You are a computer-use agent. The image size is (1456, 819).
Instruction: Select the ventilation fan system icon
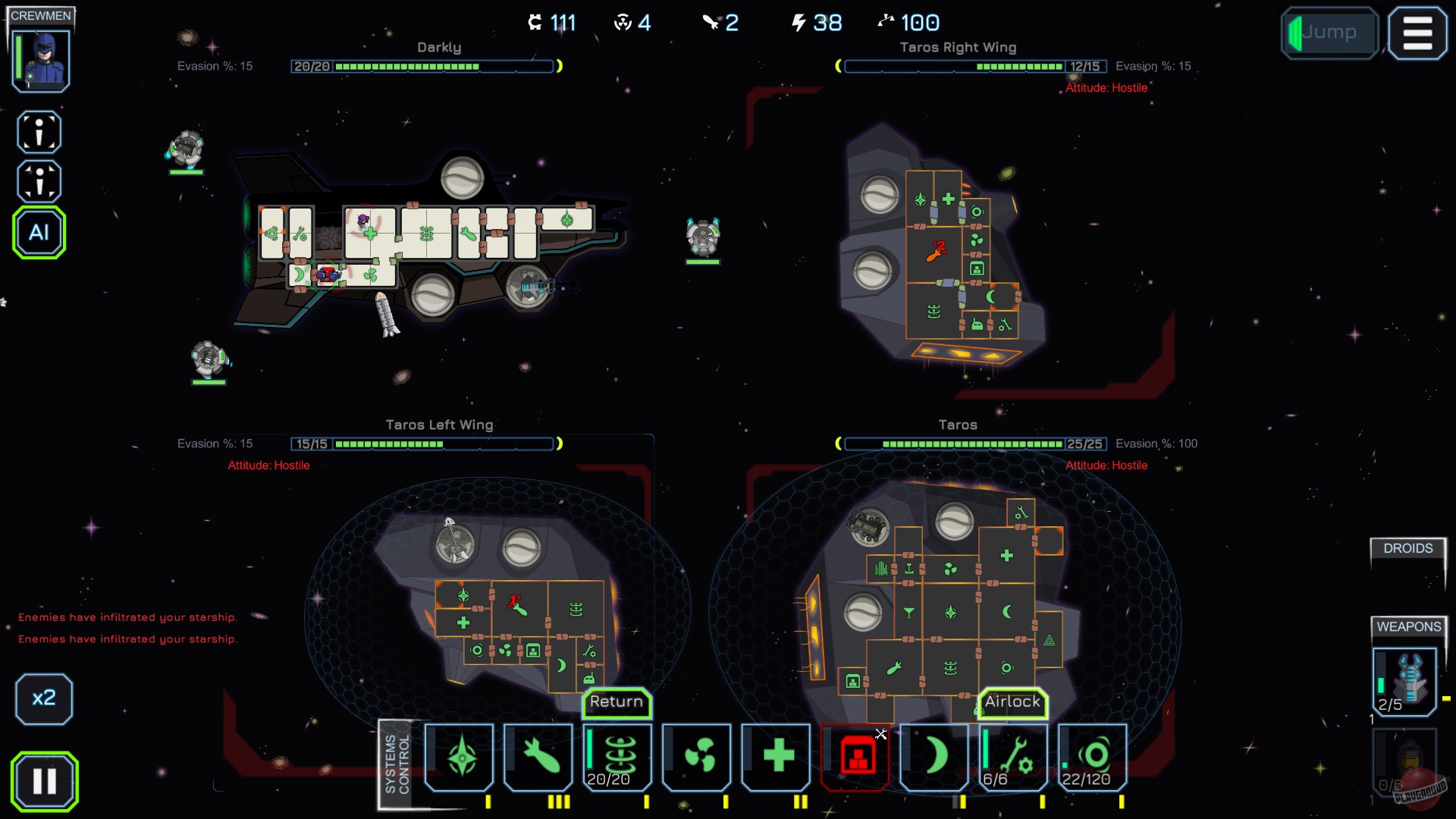pos(696,757)
